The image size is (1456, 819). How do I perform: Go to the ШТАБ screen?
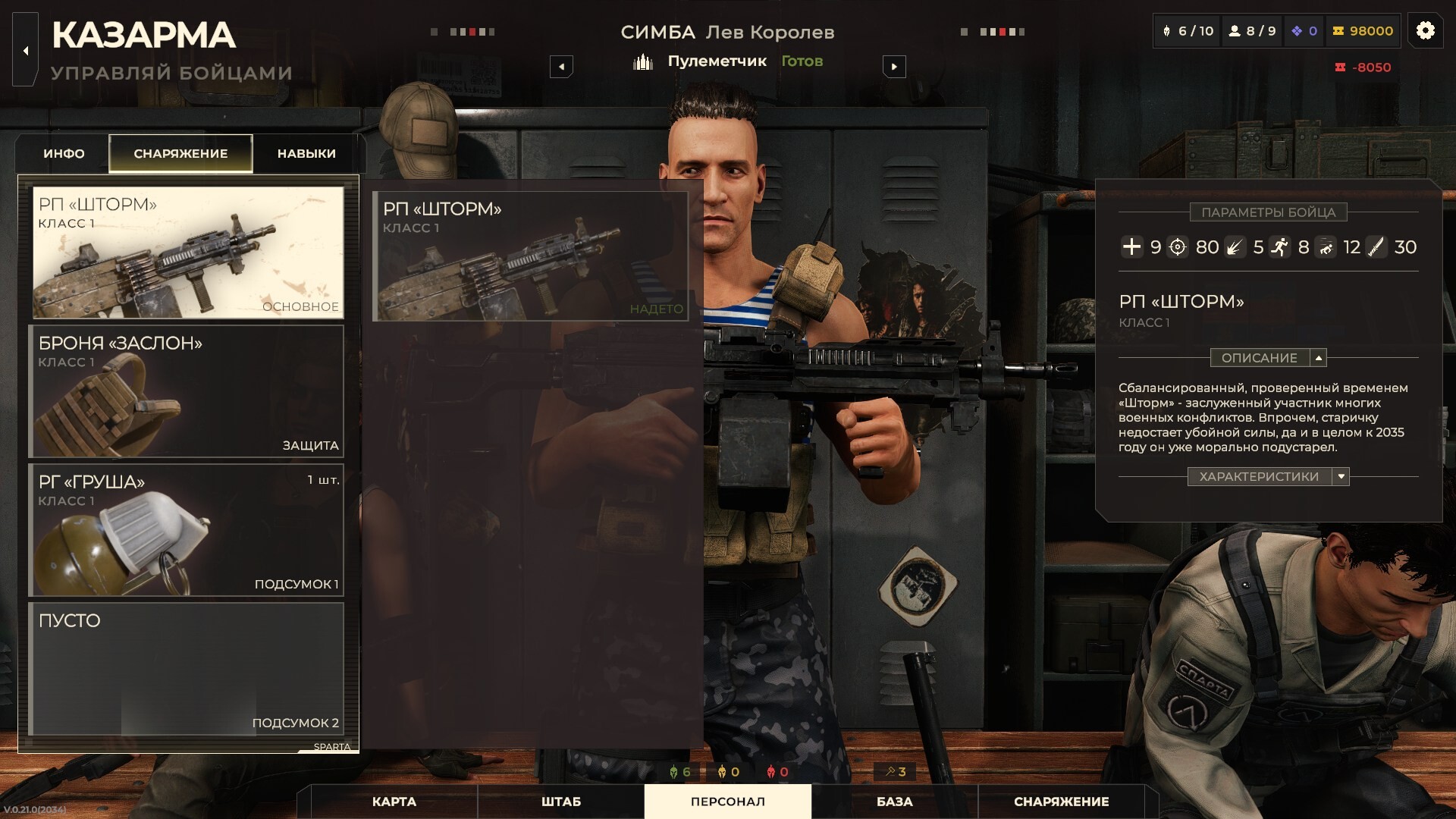tap(561, 802)
